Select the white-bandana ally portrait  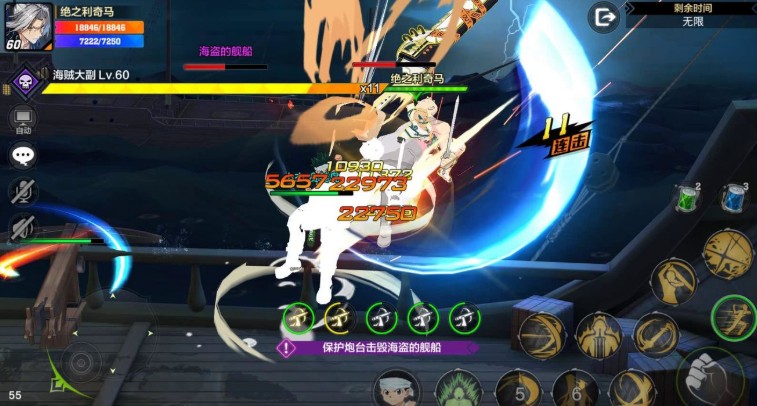tap(397, 389)
